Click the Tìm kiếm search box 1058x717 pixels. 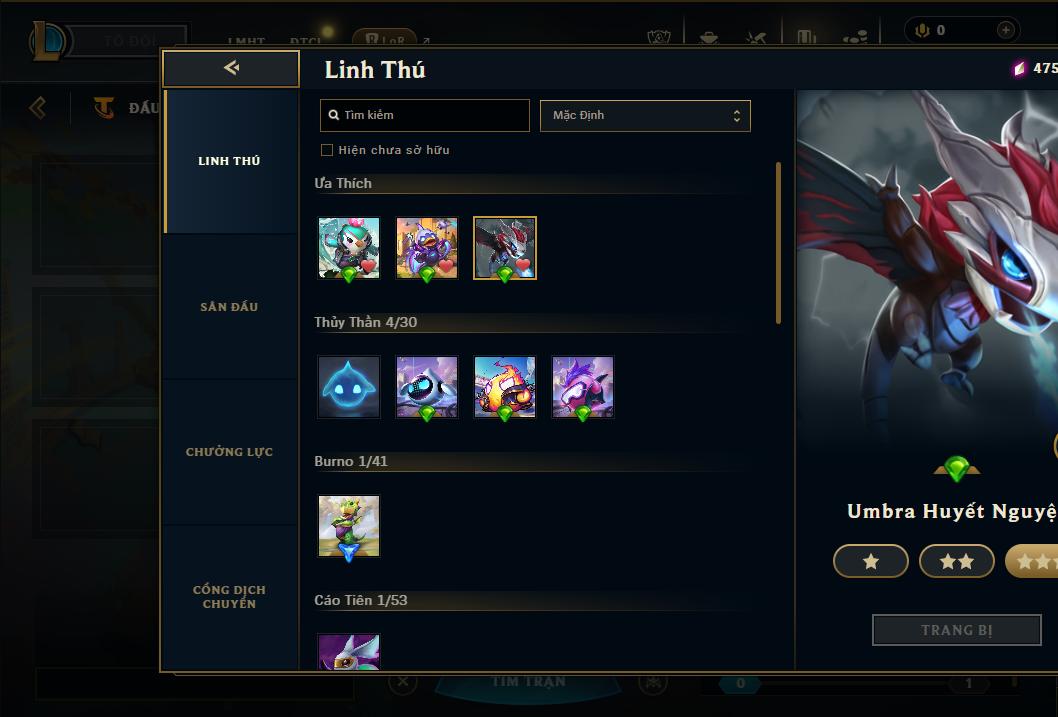pyautogui.click(x=425, y=115)
